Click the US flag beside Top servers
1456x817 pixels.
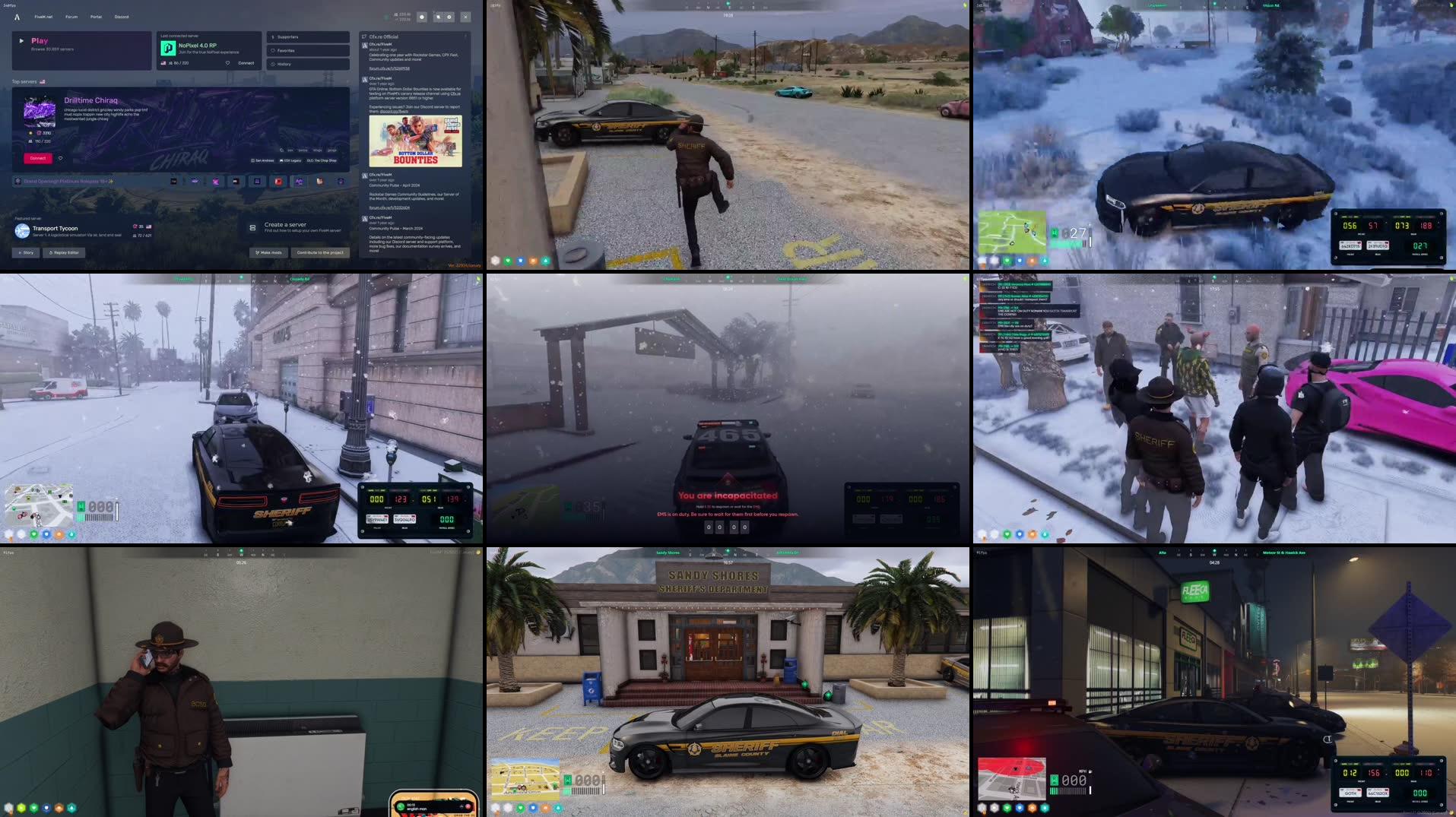pyautogui.click(x=43, y=81)
